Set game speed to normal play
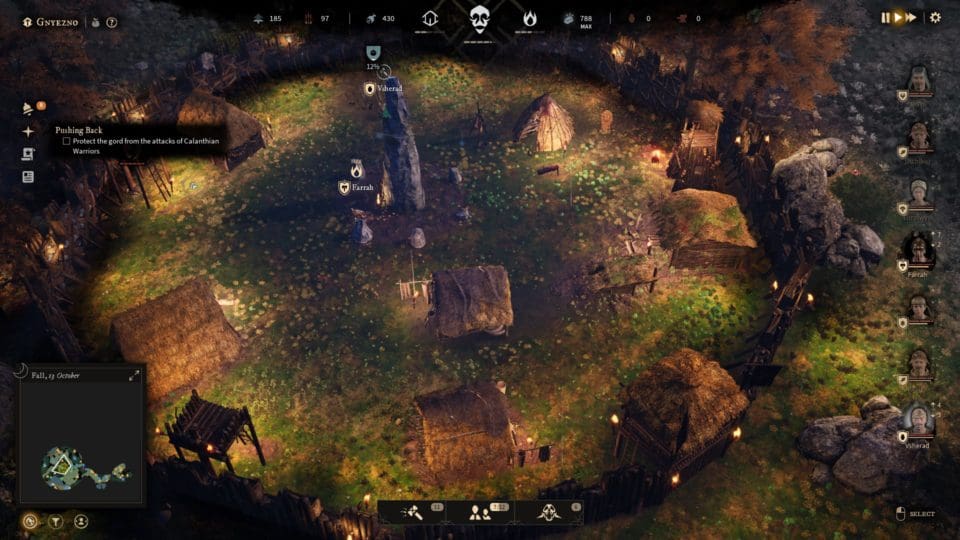 898,17
